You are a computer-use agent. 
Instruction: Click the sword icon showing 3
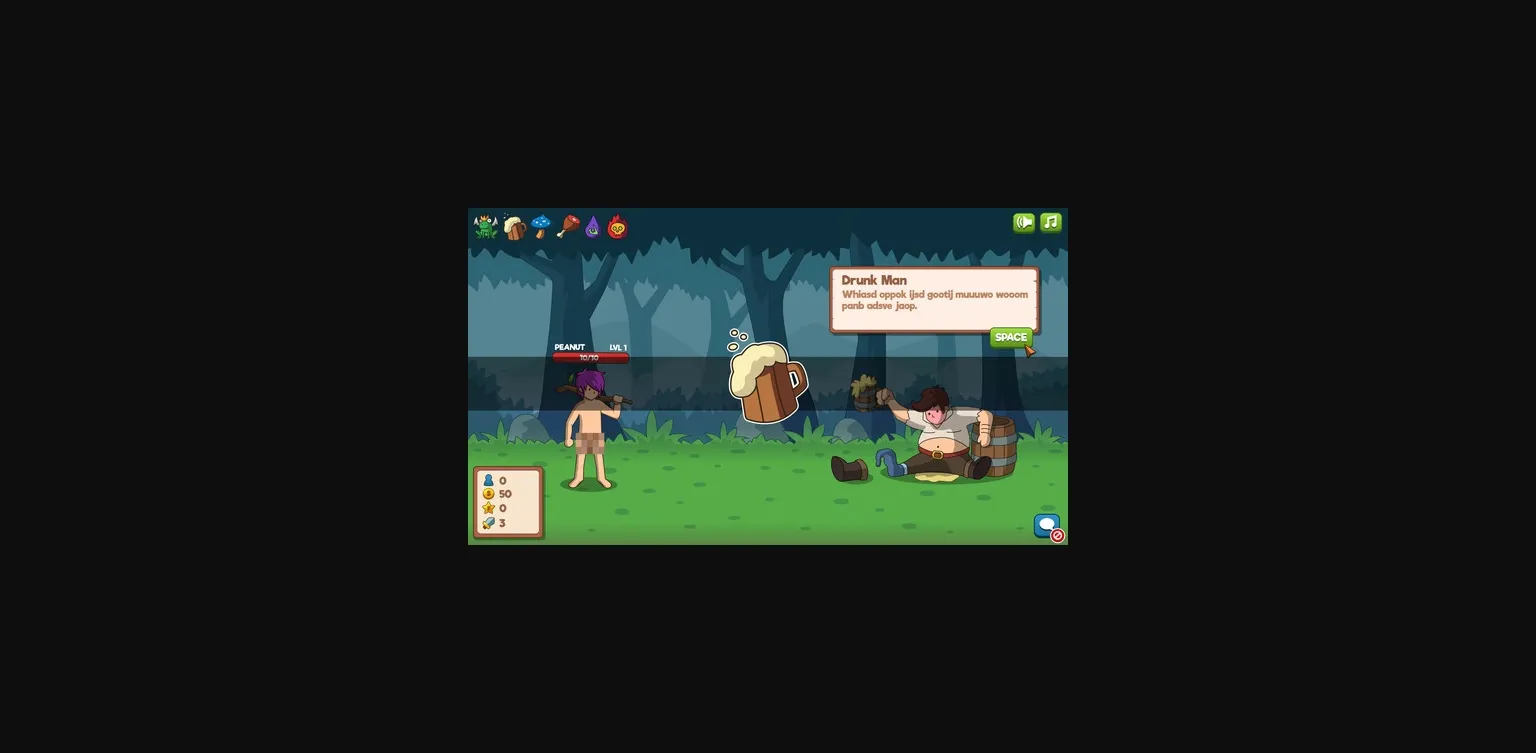[487, 522]
